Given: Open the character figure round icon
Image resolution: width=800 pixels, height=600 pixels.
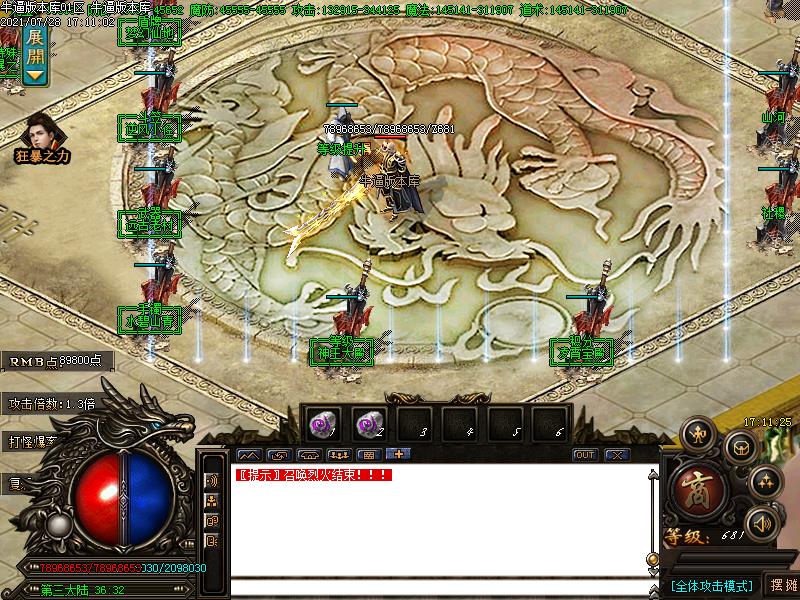Looking at the screenshot, I should [696, 433].
